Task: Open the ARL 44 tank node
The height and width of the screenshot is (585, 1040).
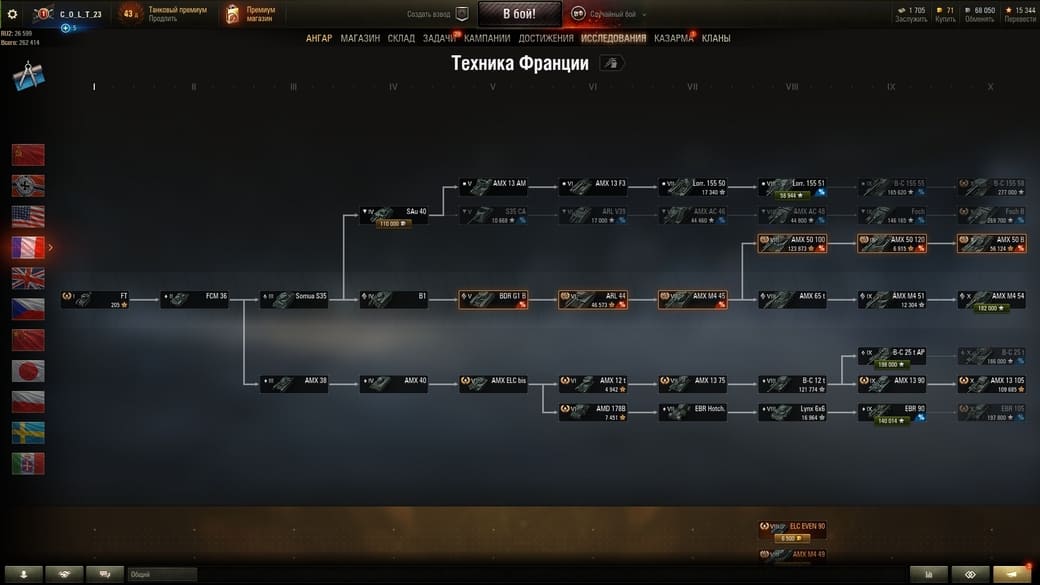Action: pos(593,299)
